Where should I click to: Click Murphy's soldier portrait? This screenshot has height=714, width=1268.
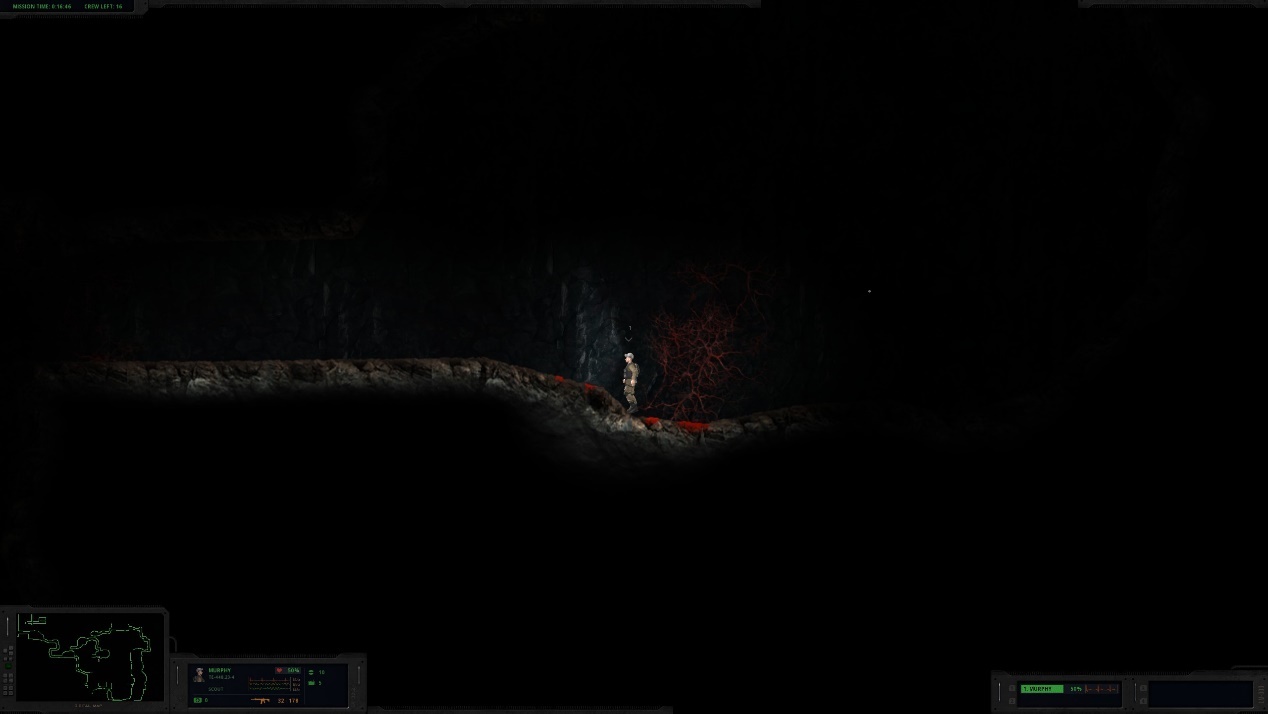click(x=199, y=675)
